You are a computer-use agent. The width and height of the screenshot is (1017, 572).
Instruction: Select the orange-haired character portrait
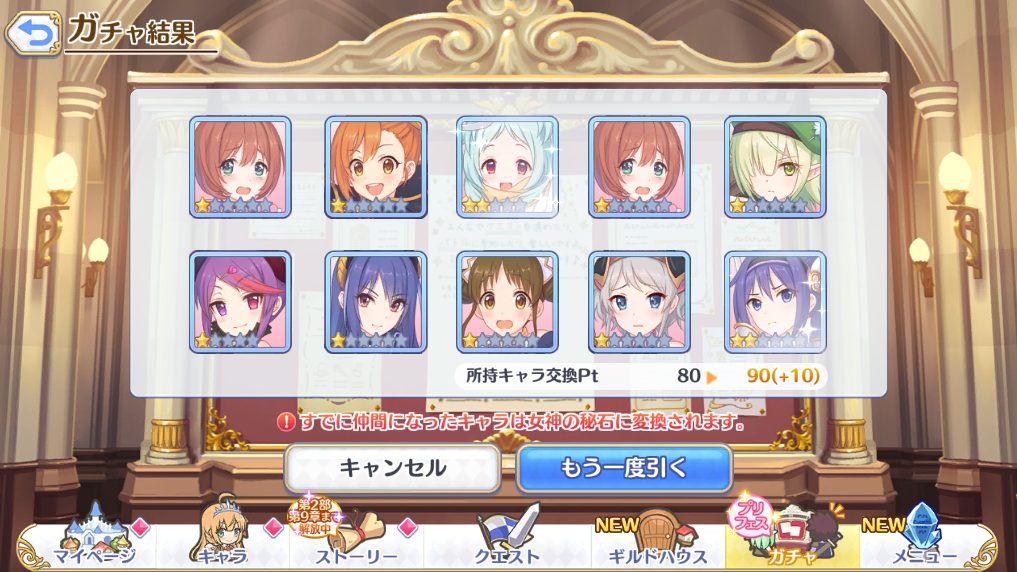[x=375, y=167]
